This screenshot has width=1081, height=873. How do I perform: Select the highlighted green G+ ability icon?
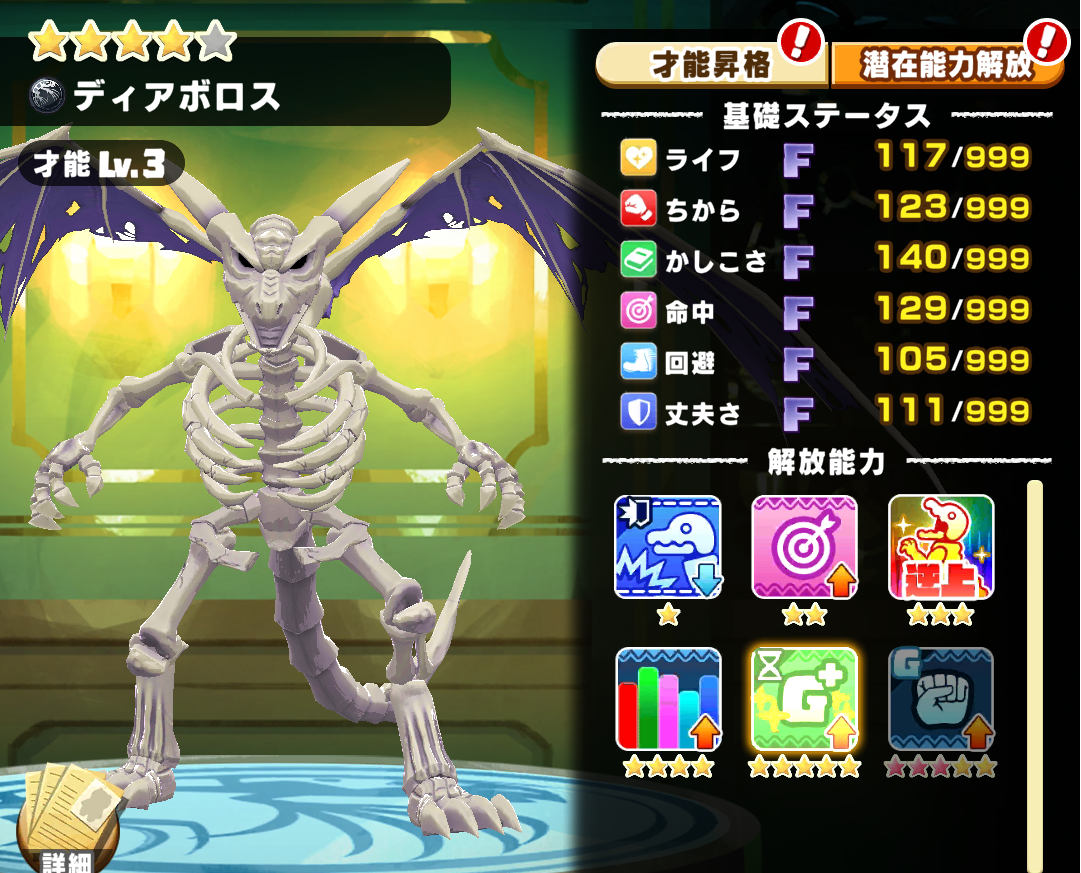coord(804,698)
